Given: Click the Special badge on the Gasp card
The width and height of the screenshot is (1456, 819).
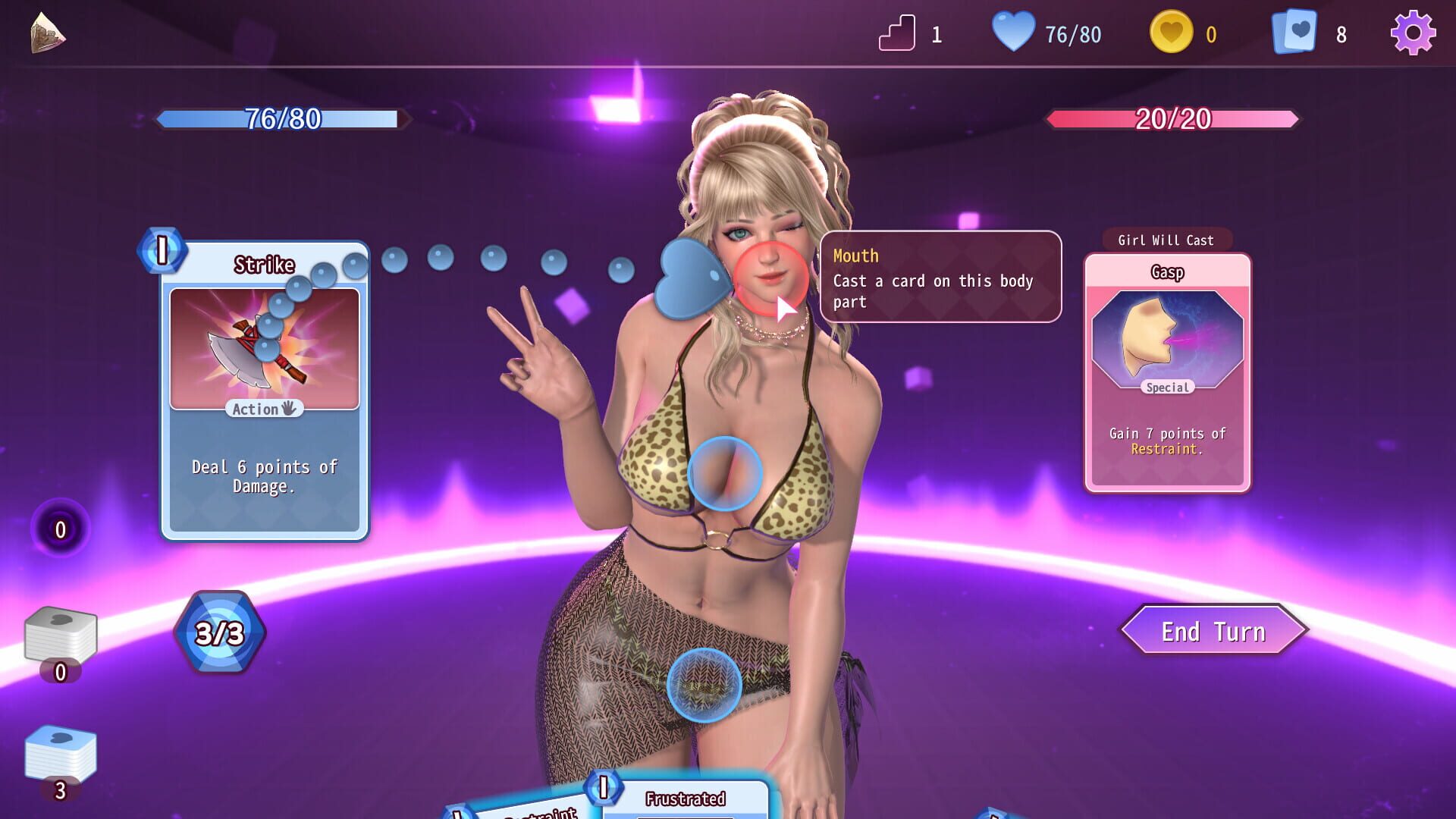Looking at the screenshot, I should (x=1169, y=388).
